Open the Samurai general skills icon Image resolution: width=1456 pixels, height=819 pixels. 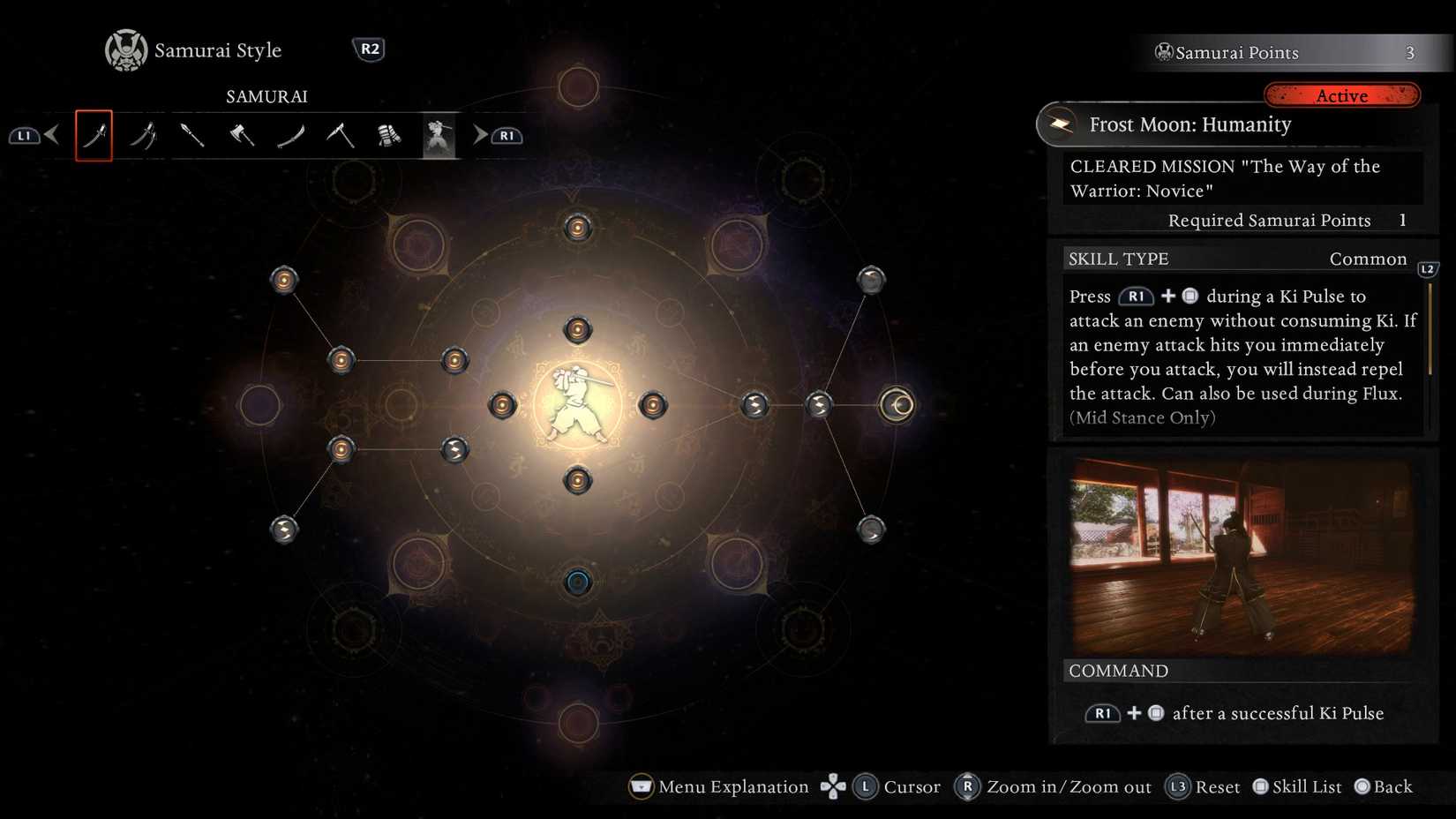coord(439,136)
